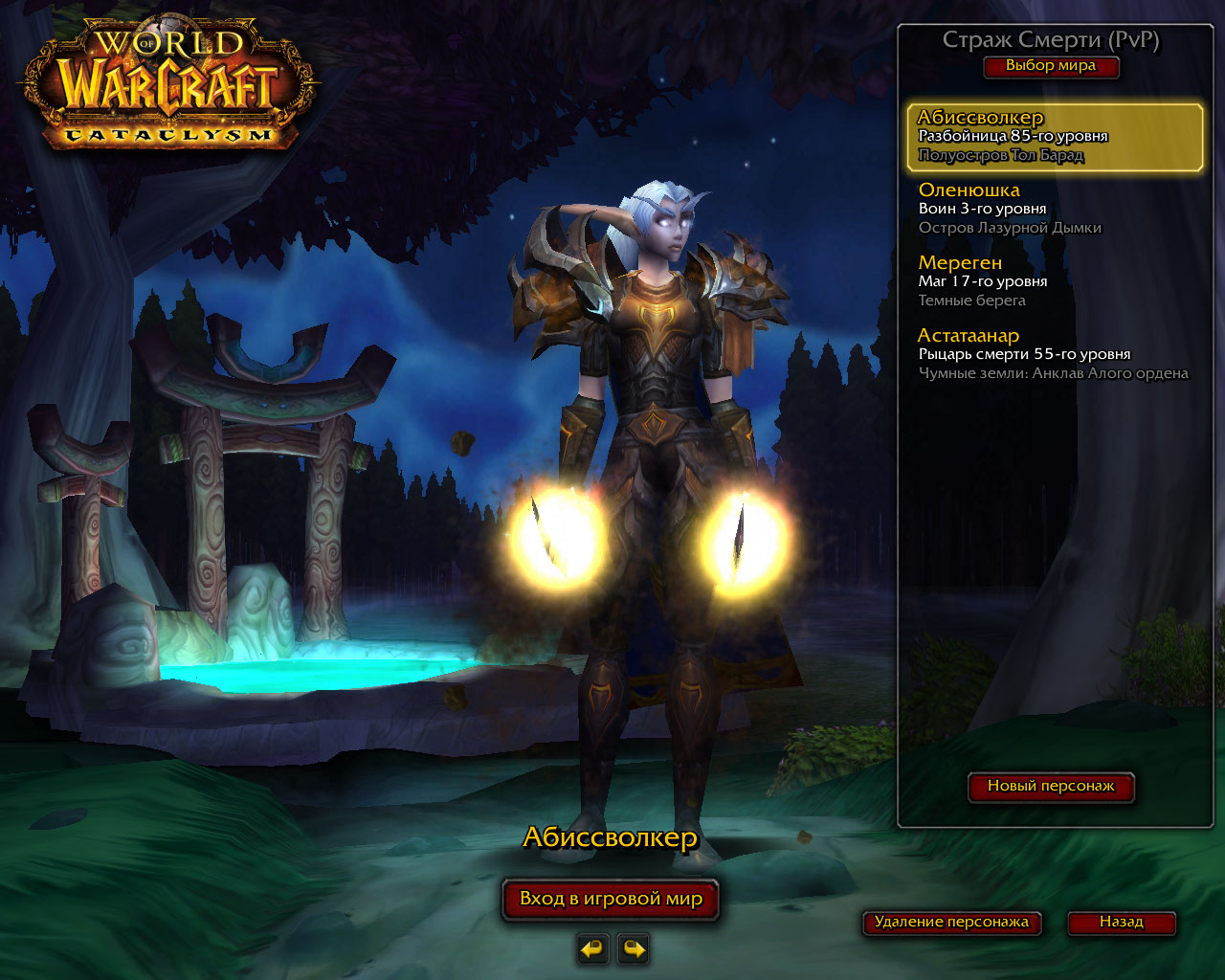Create a character with Новый персонаж

[x=1051, y=787]
